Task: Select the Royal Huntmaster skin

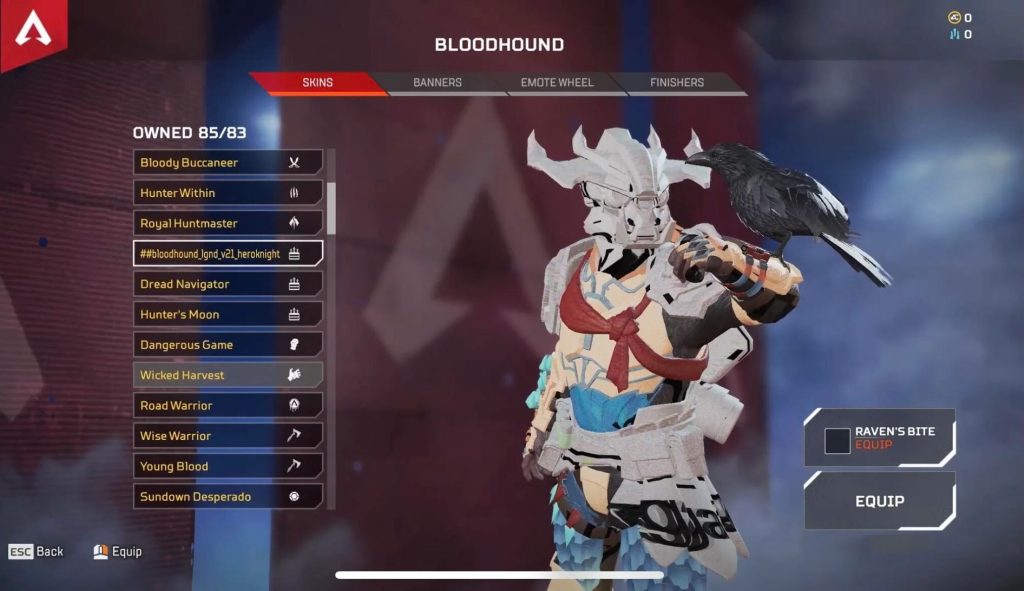Action: [x=228, y=223]
